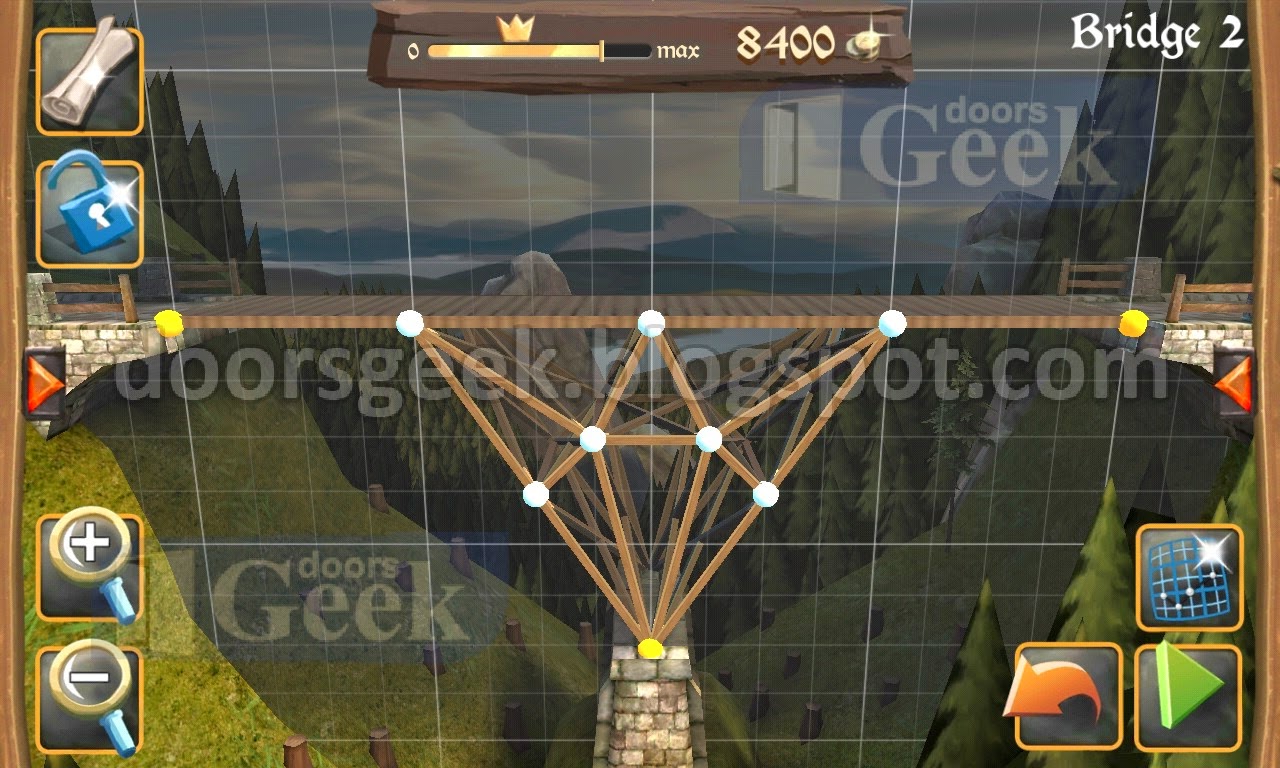Select the yellow anchor on the left bank

pyautogui.click(x=168, y=322)
